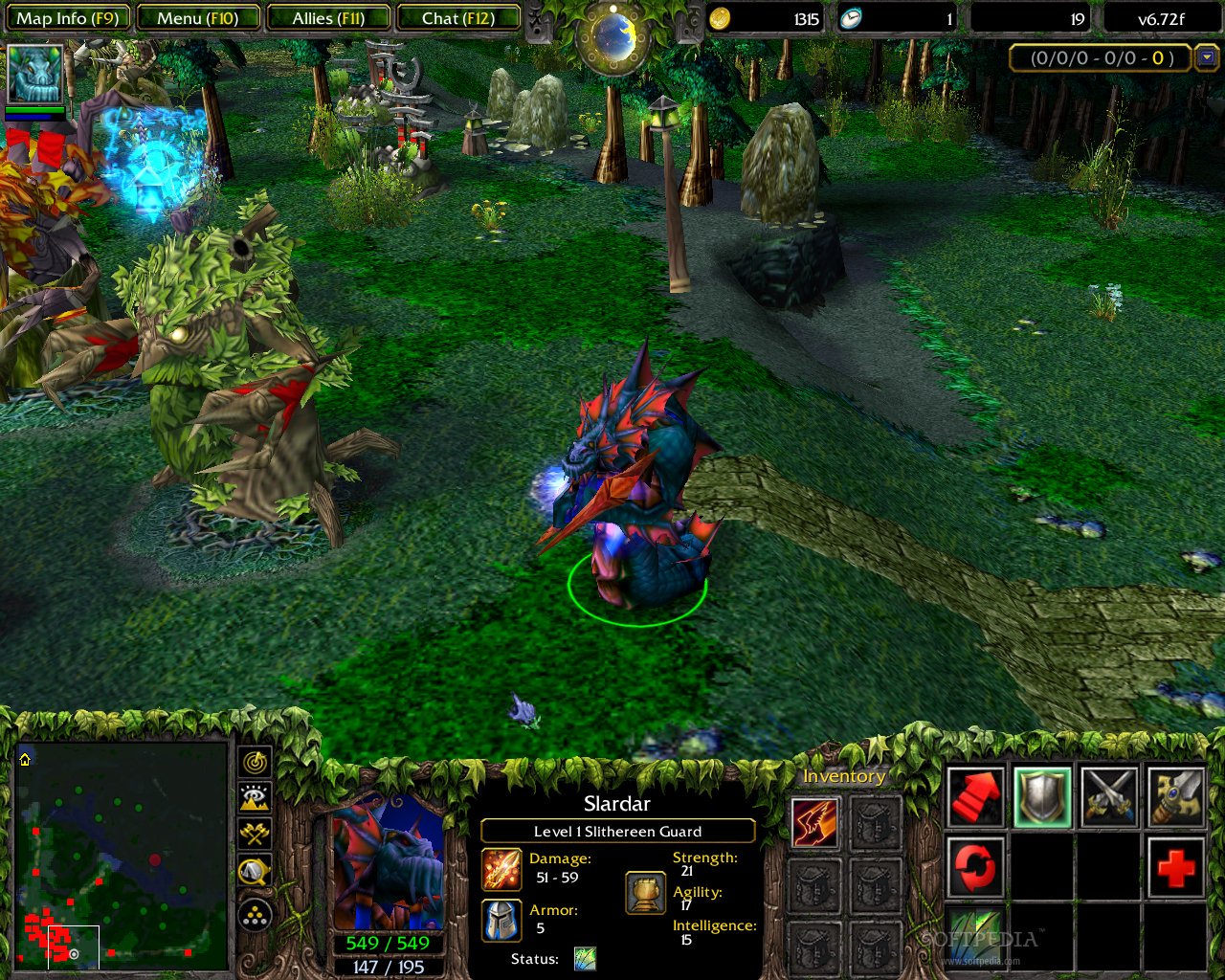
Task: Open Chat (F12)
Action: click(458, 16)
